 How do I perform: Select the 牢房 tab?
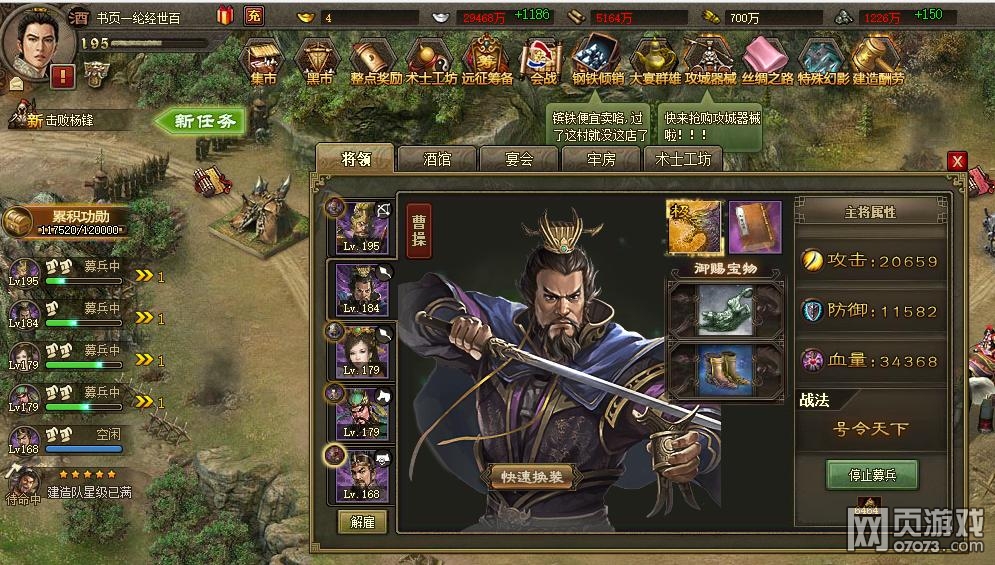point(600,159)
